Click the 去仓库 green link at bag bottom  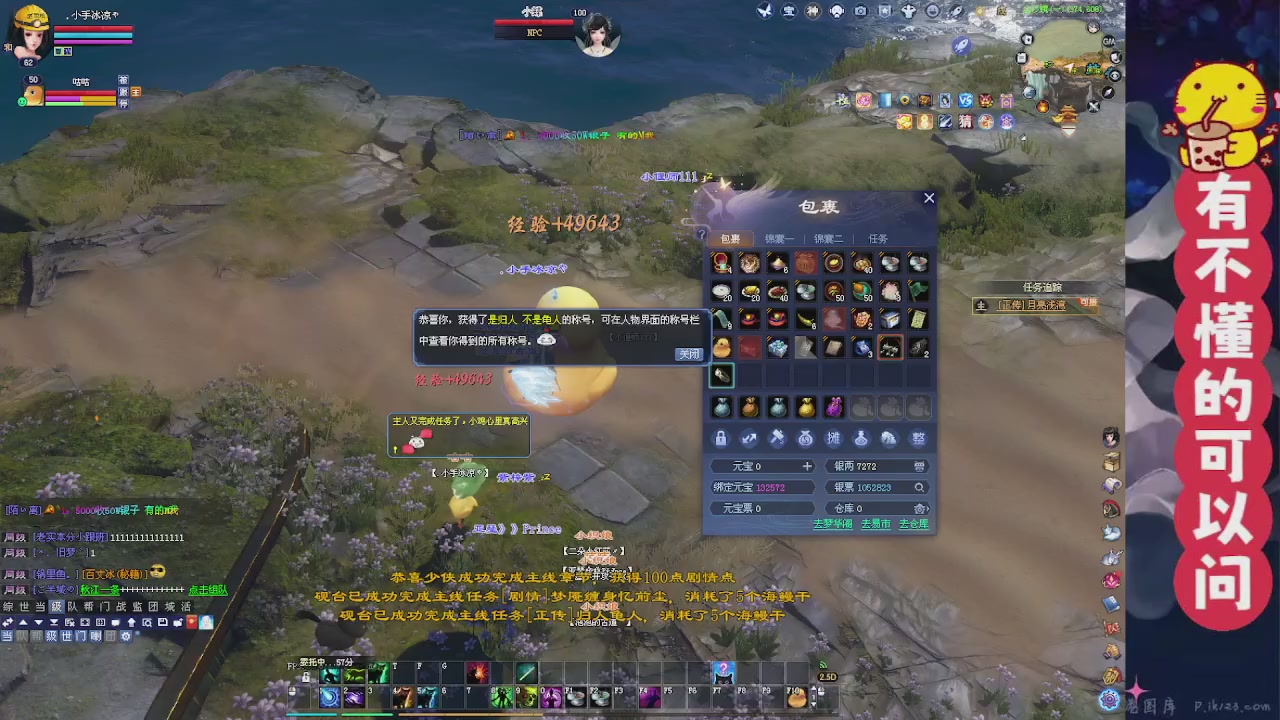pos(913,523)
